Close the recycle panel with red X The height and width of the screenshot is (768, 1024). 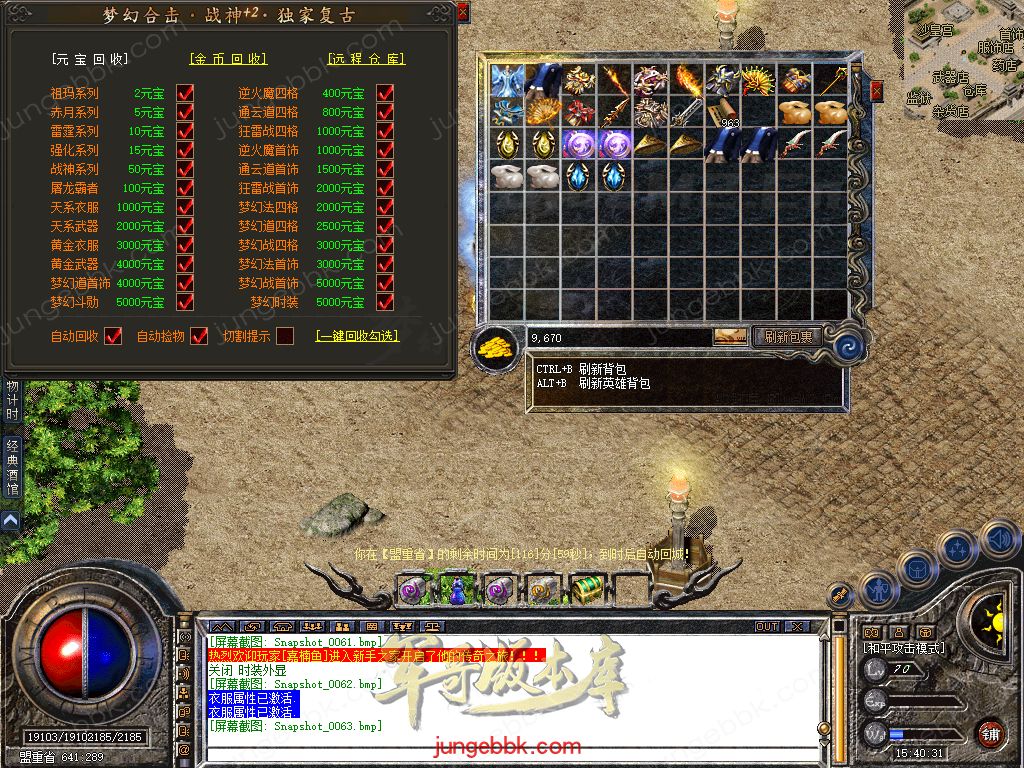tap(463, 12)
